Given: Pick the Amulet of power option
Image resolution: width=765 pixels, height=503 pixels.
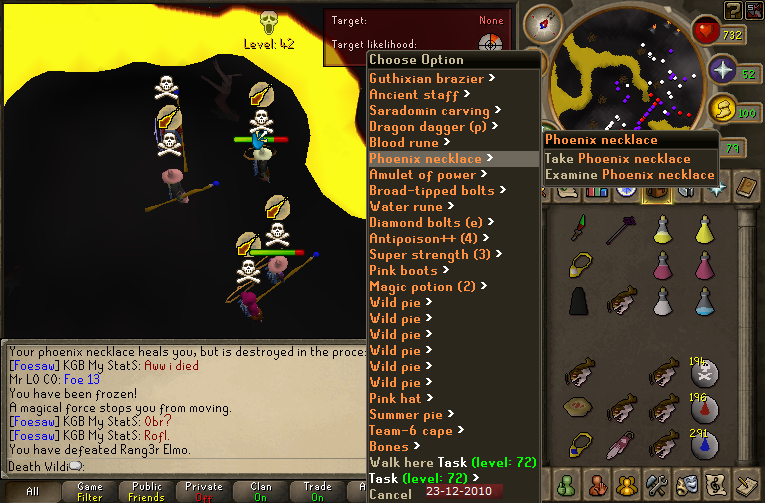Looking at the screenshot, I should (422, 175).
